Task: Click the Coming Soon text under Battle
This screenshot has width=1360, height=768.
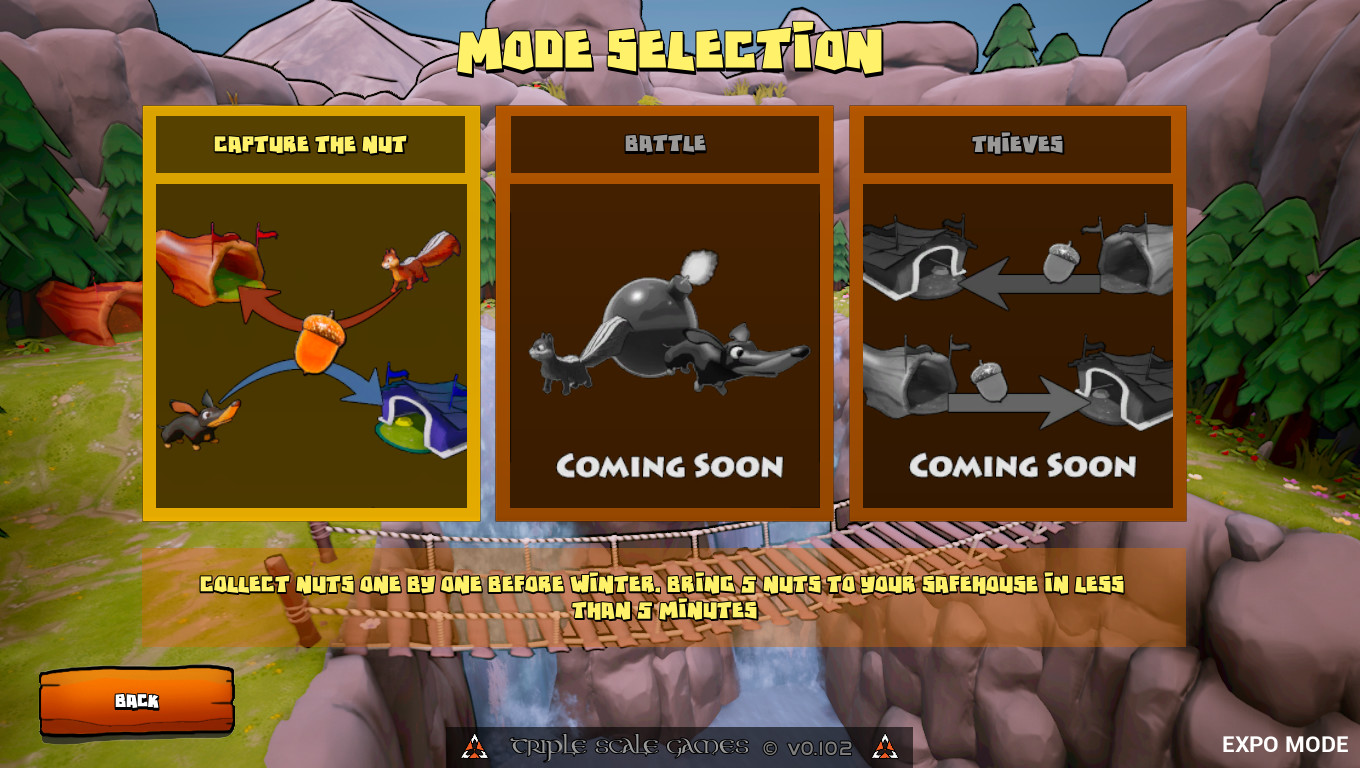Action: pyautogui.click(x=671, y=465)
